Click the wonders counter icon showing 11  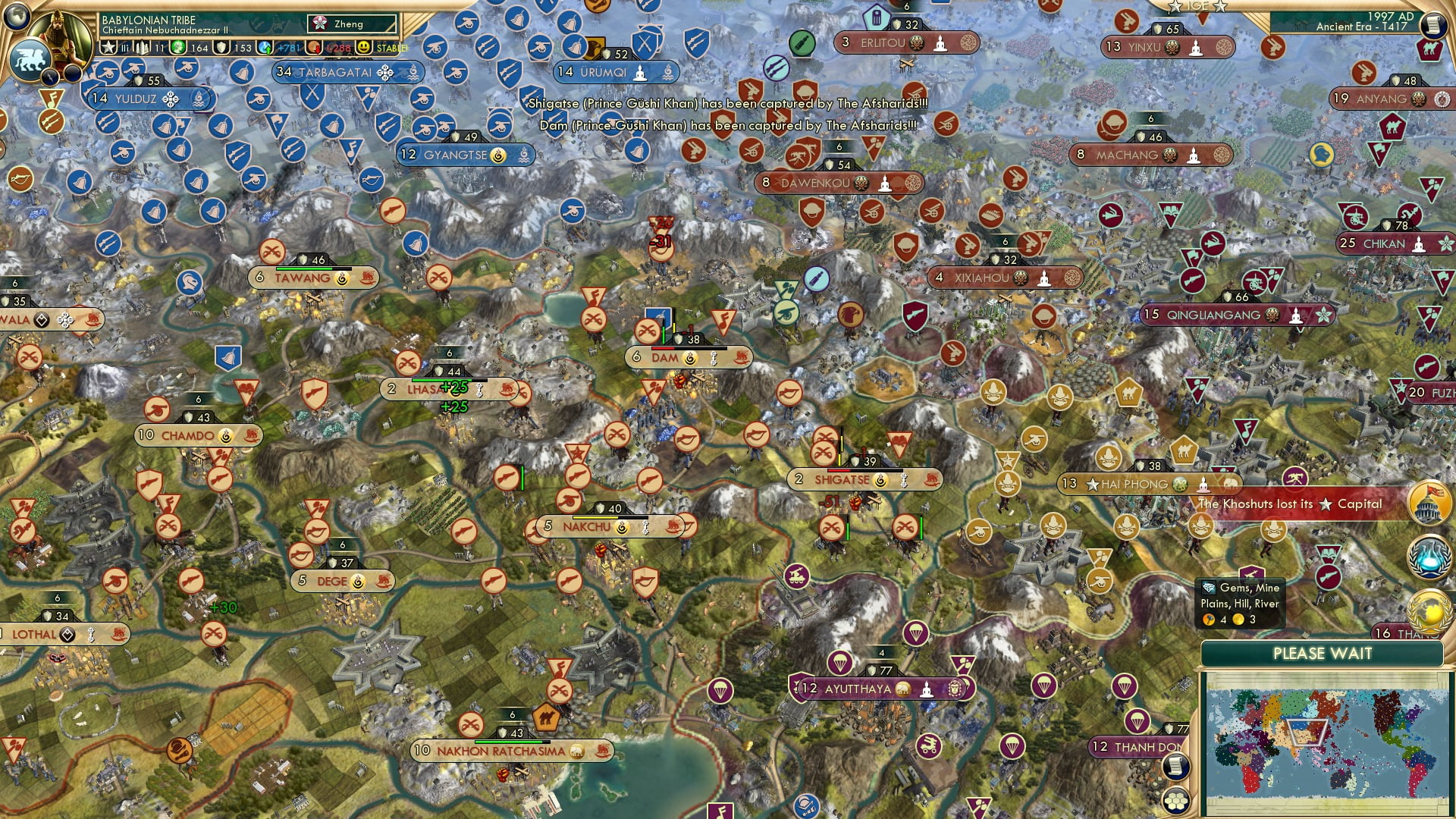pos(141,46)
